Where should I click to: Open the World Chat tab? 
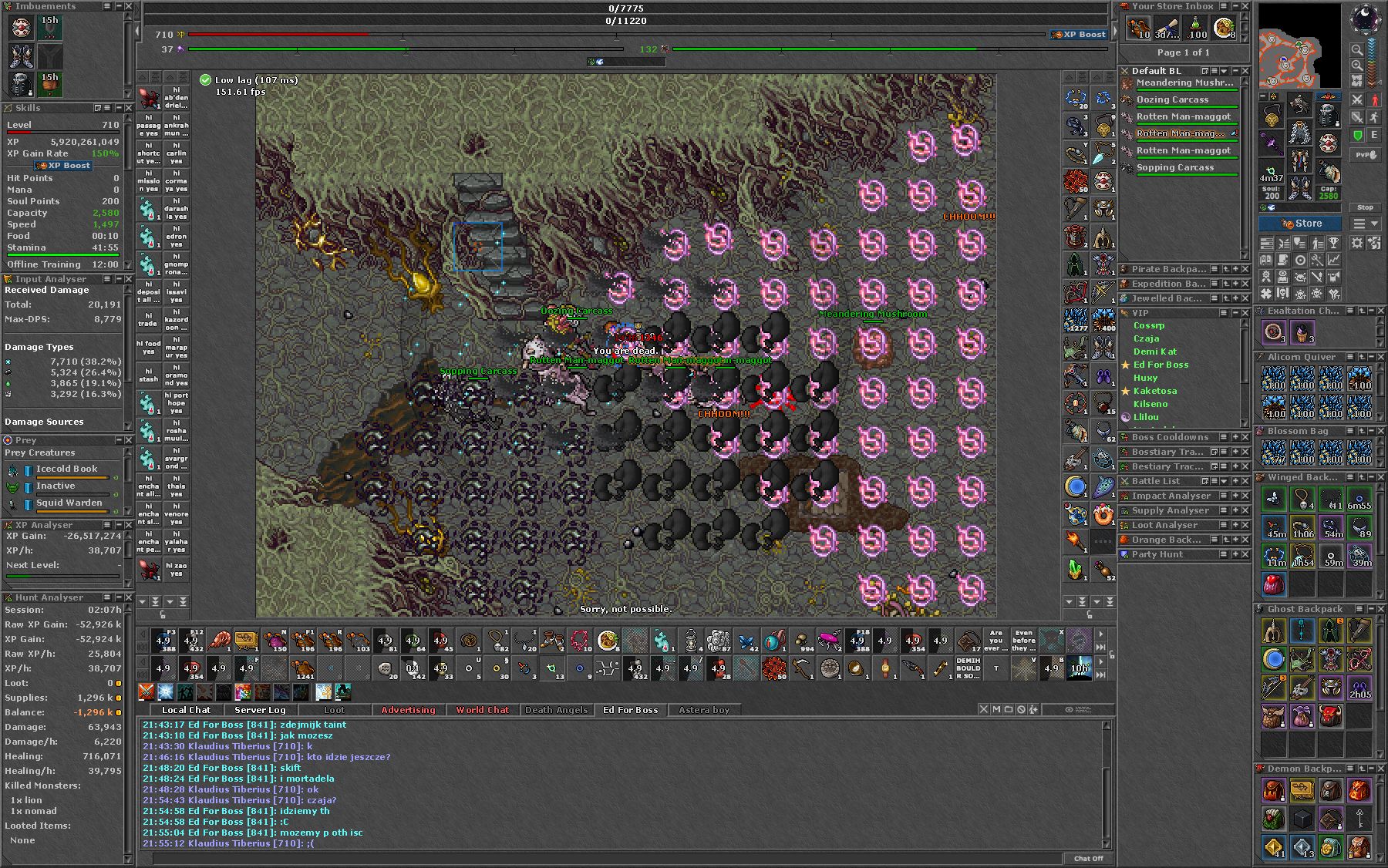pyautogui.click(x=482, y=710)
